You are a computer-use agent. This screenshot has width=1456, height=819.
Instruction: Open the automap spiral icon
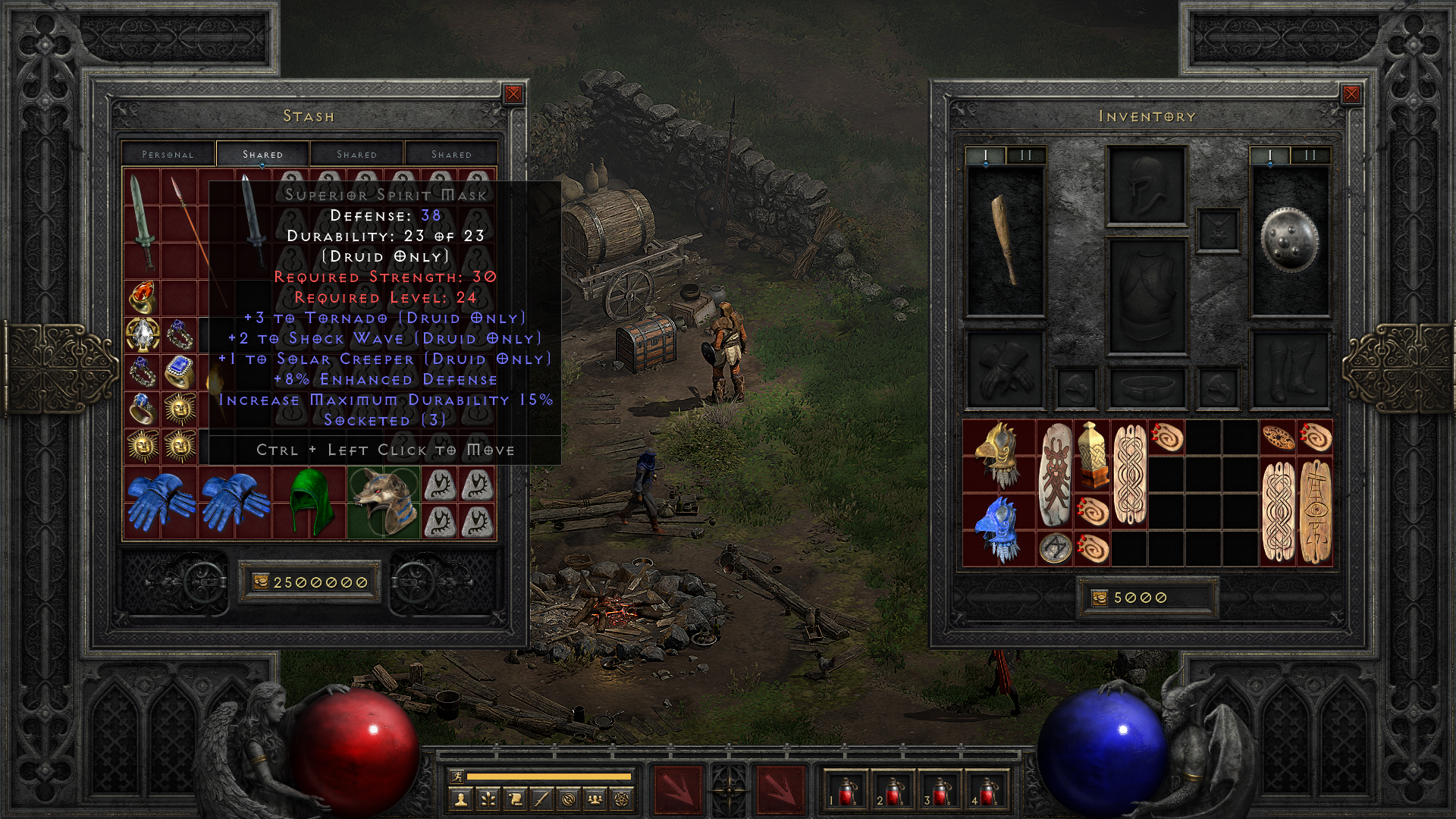tap(568, 799)
